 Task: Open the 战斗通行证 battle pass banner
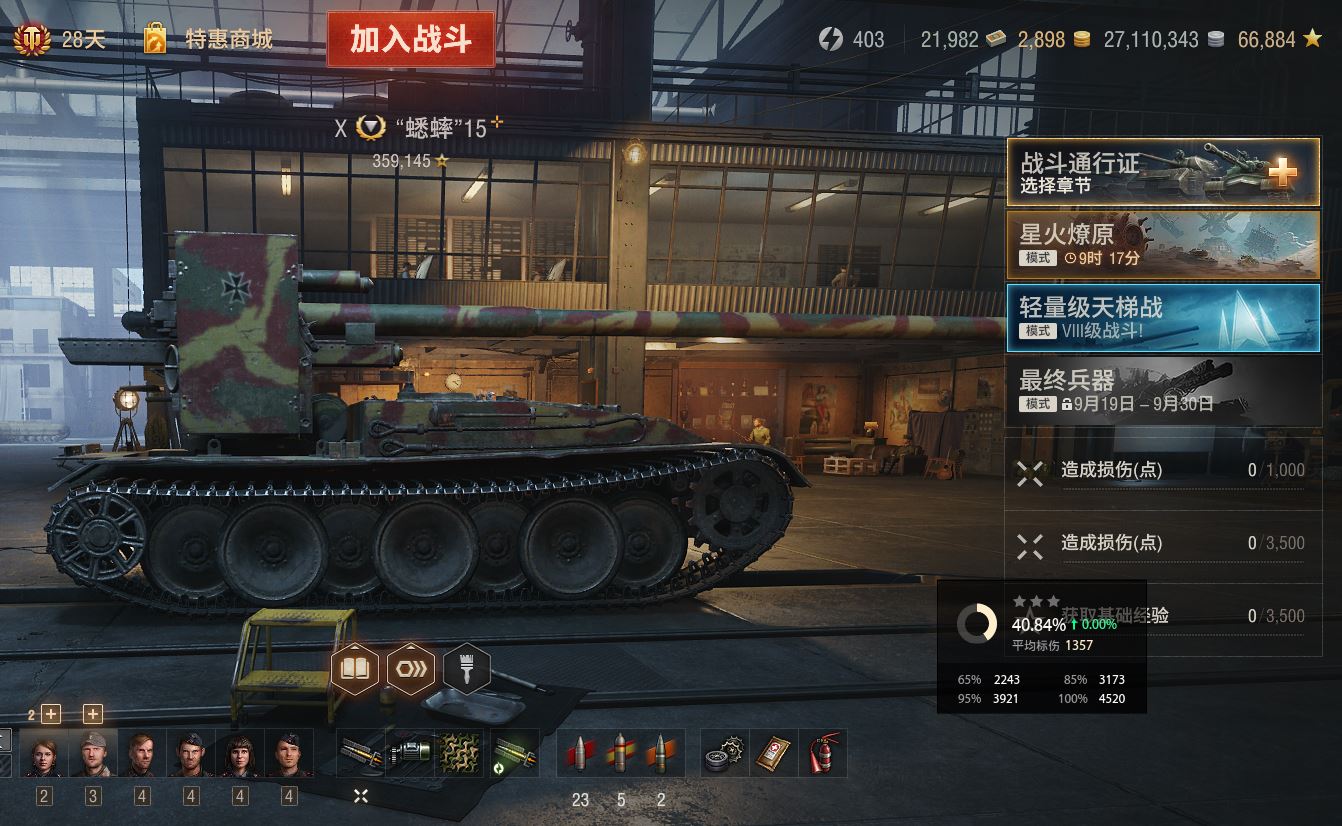coord(1163,172)
